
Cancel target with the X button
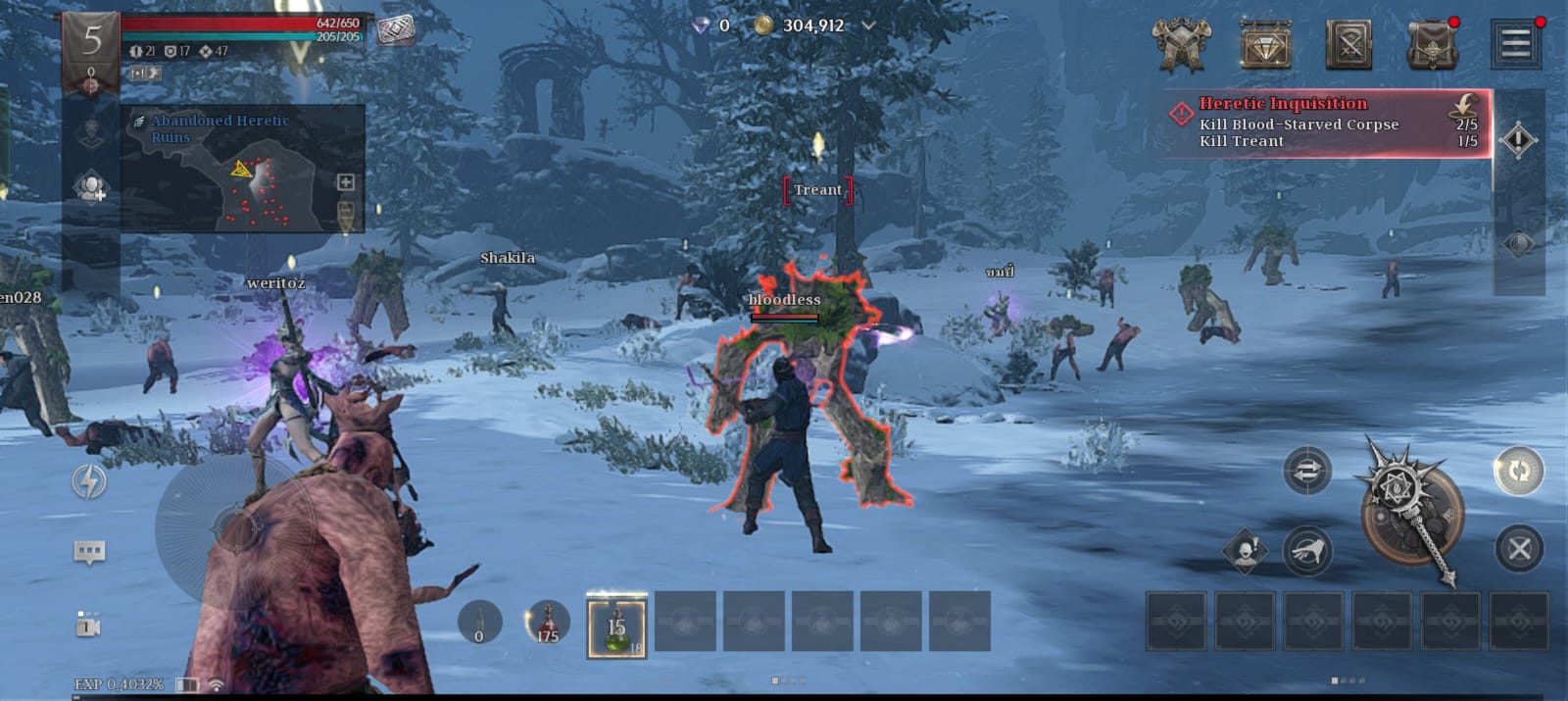pos(1519,549)
